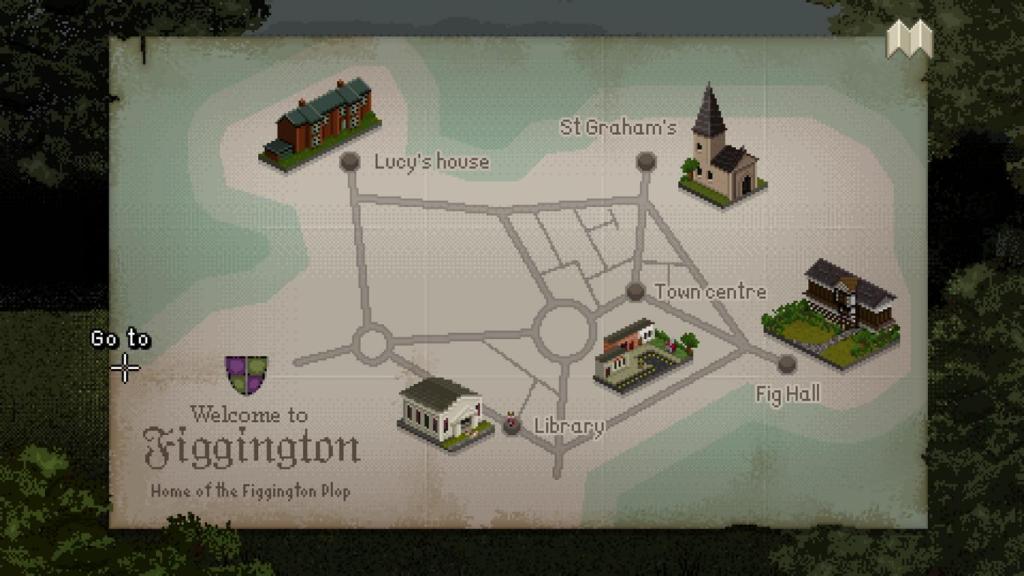Screen dimensions: 1024x576
Task: Visit the Library map marker
Action: click(512, 425)
